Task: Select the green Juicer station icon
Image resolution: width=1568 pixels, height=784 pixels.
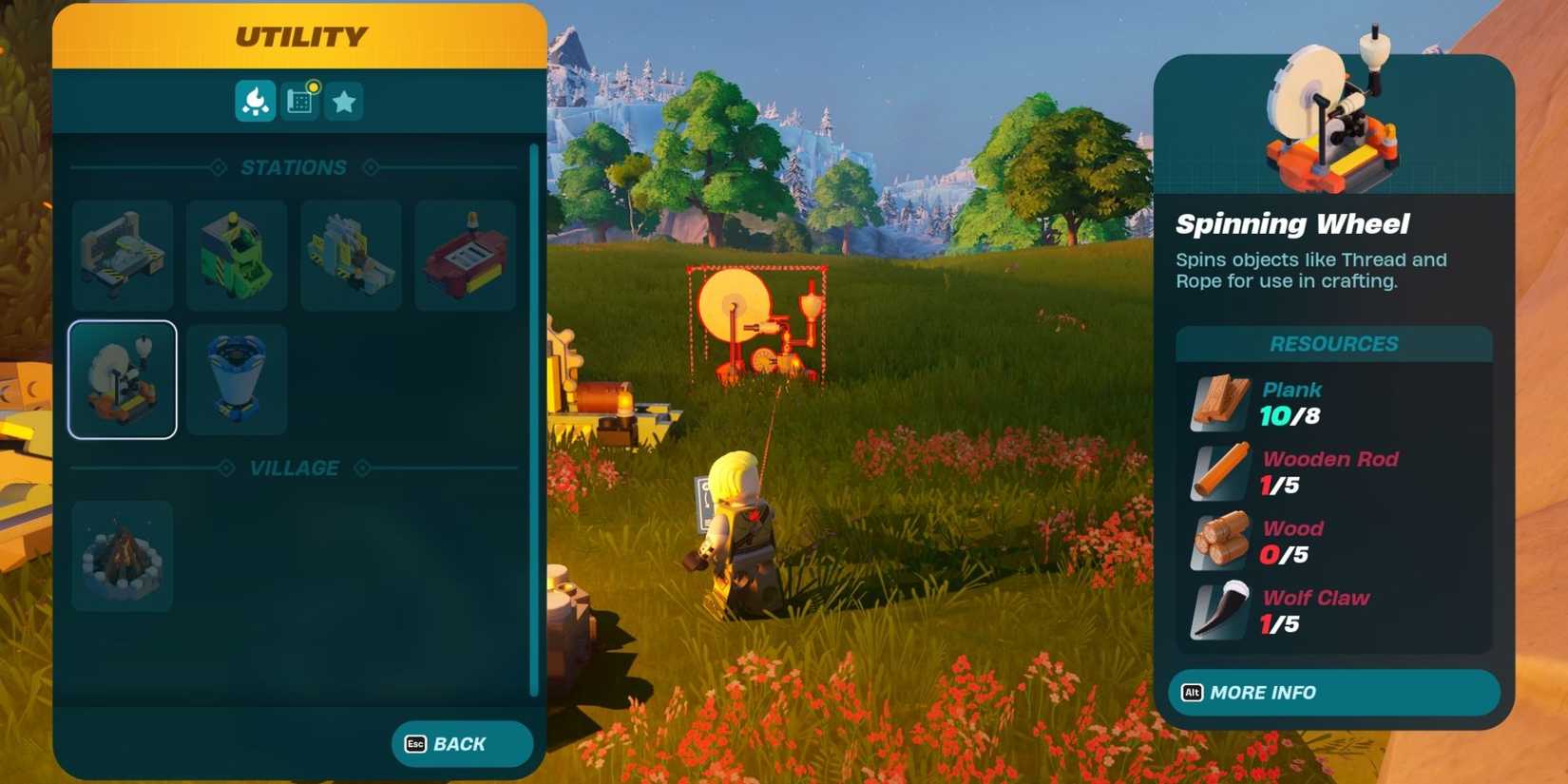Action: click(x=237, y=254)
